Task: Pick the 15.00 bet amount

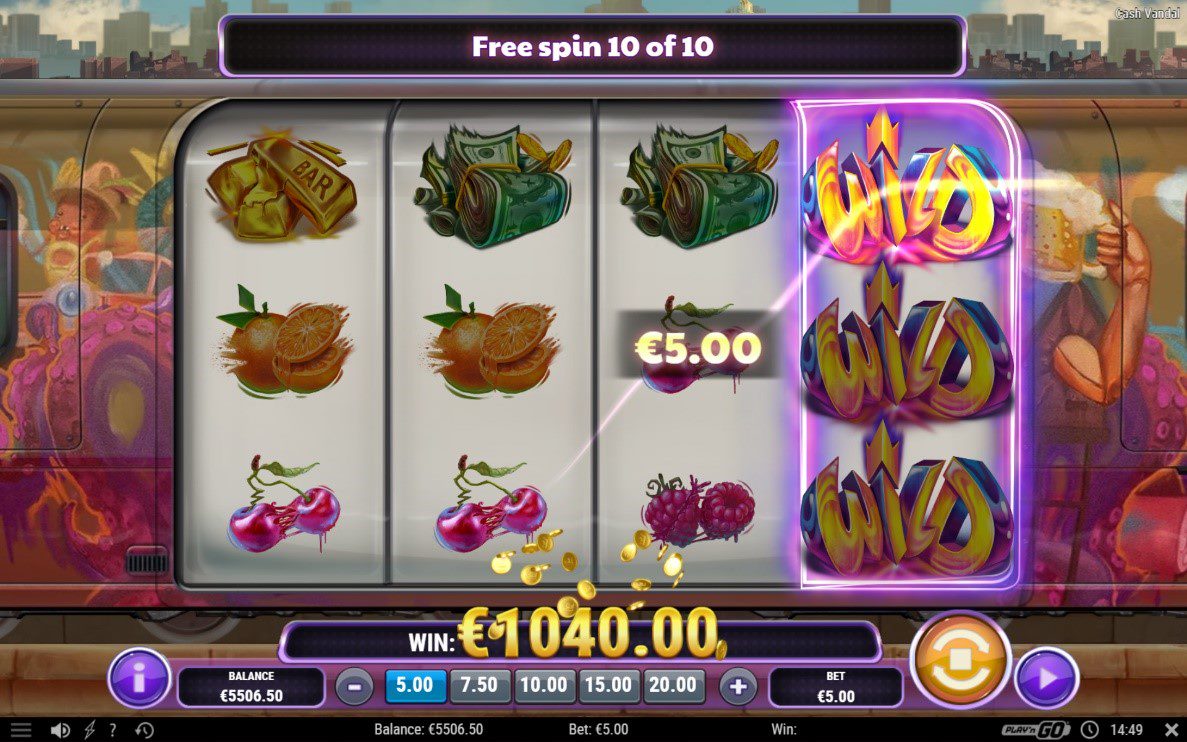Action: (x=608, y=685)
